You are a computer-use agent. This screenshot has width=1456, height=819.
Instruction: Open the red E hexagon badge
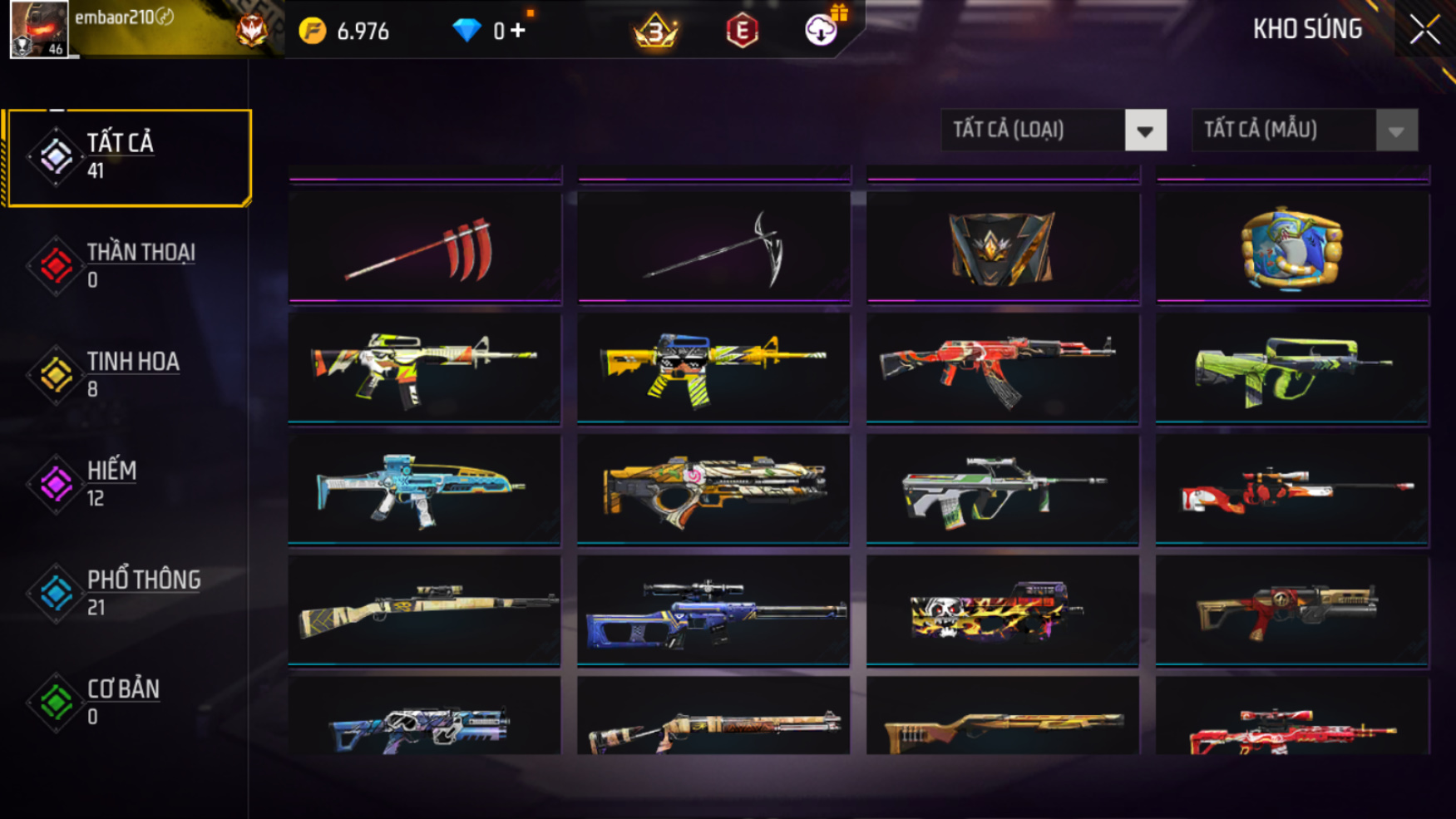(742, 31)
